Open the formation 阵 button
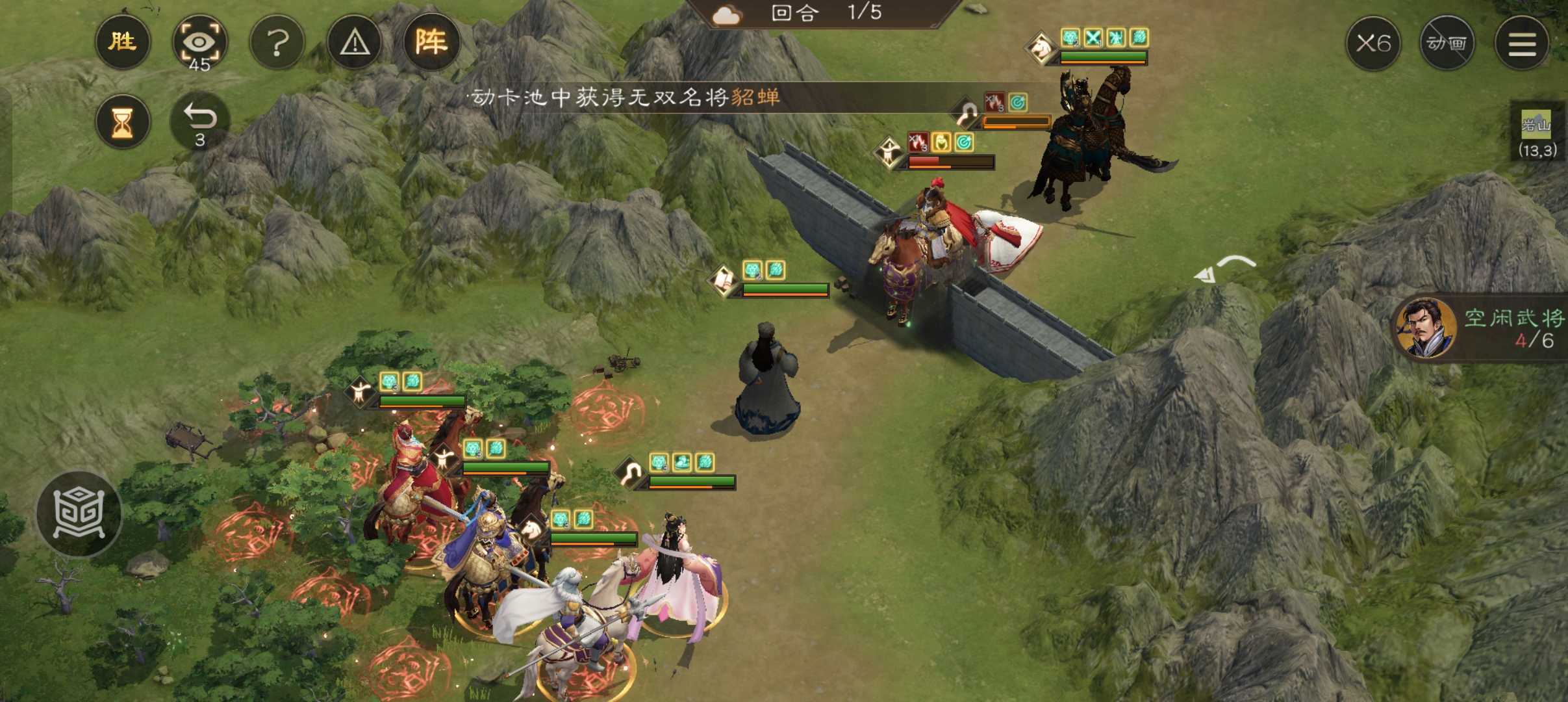The height and width of the screenshot is (702, 1568). coord(431,42)
